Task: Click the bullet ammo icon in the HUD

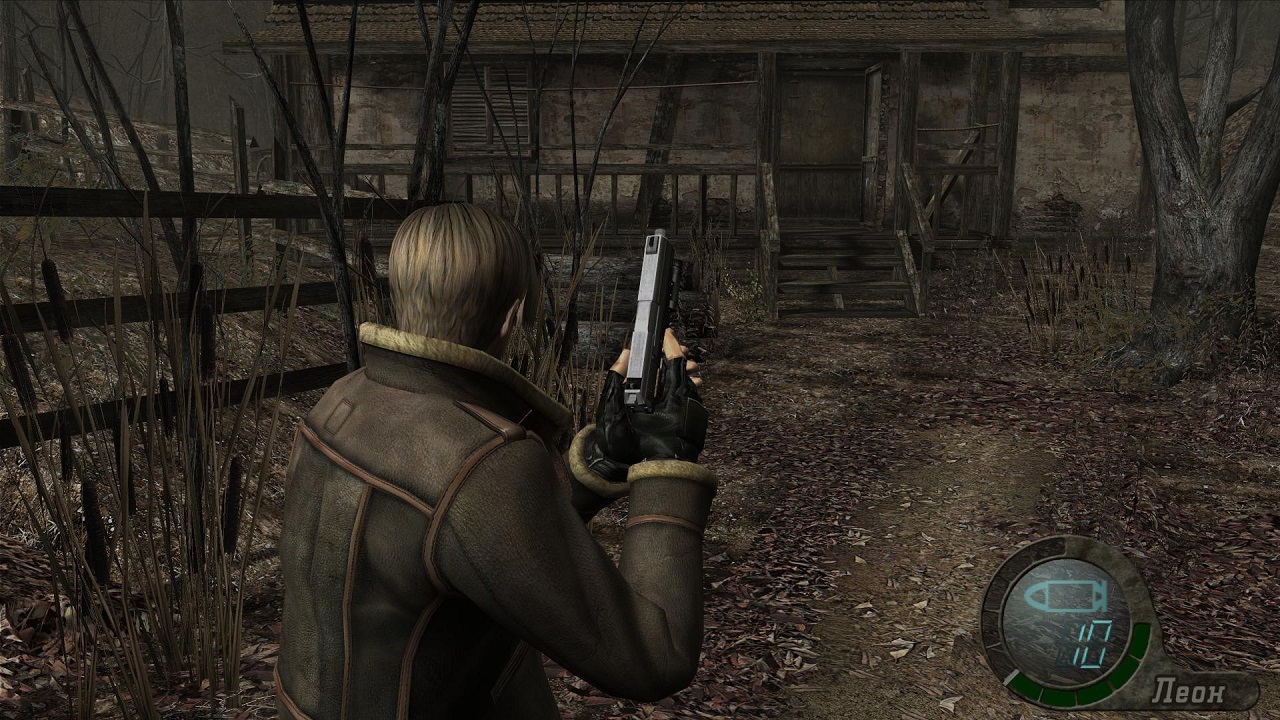Action: [1061, 594]
